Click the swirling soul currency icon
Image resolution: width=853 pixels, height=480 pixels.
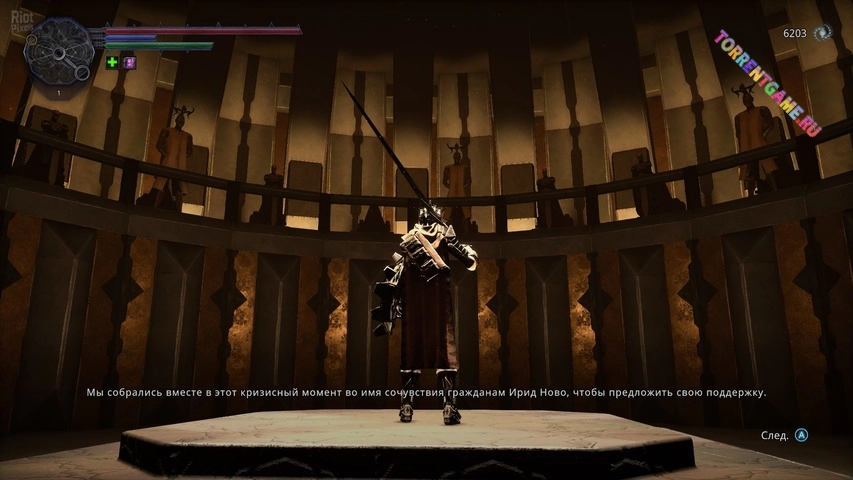823,33
